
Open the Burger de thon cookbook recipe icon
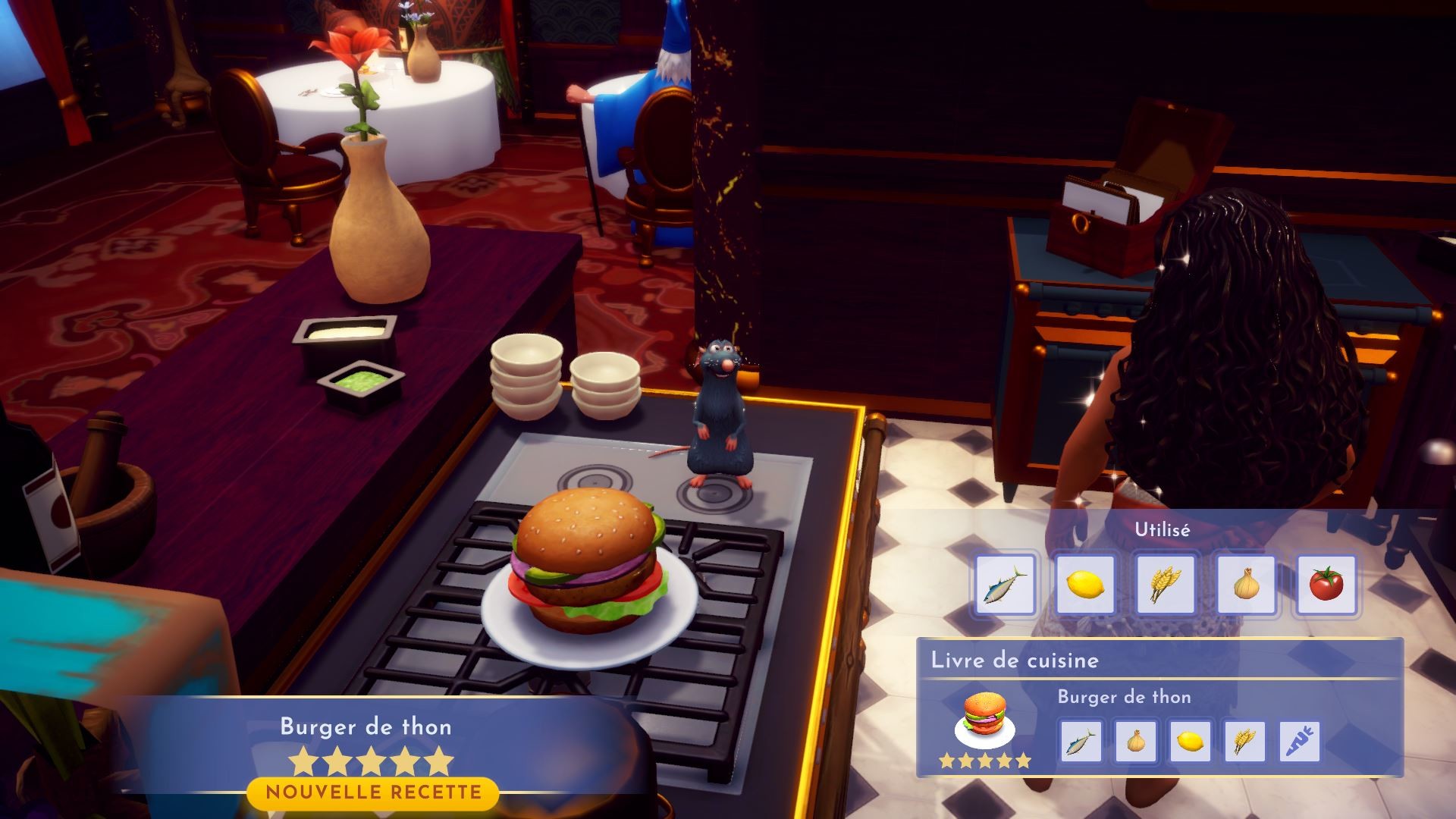click(x=984, y=720)
